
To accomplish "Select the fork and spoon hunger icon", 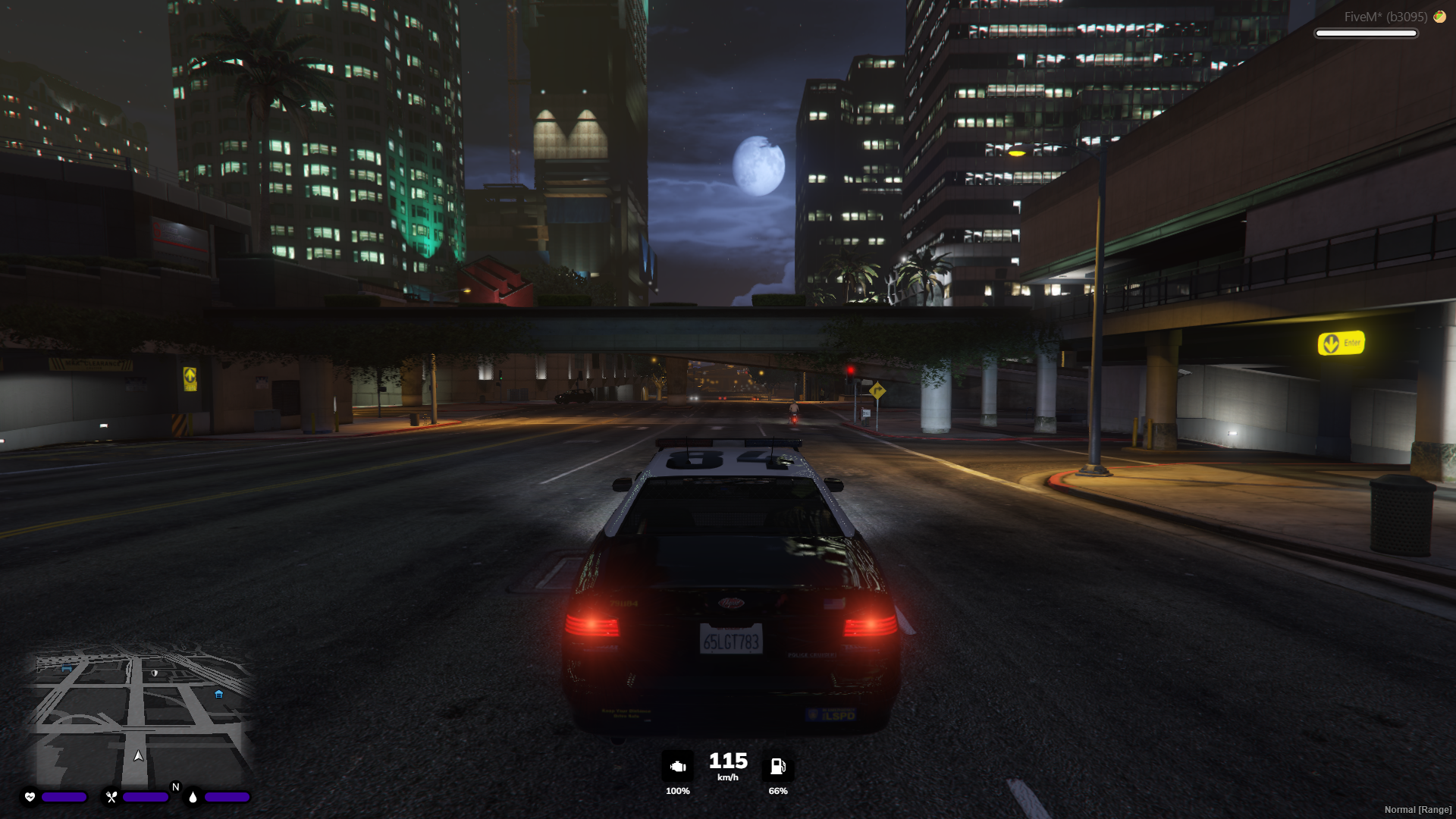I will [x=111, y=797].
